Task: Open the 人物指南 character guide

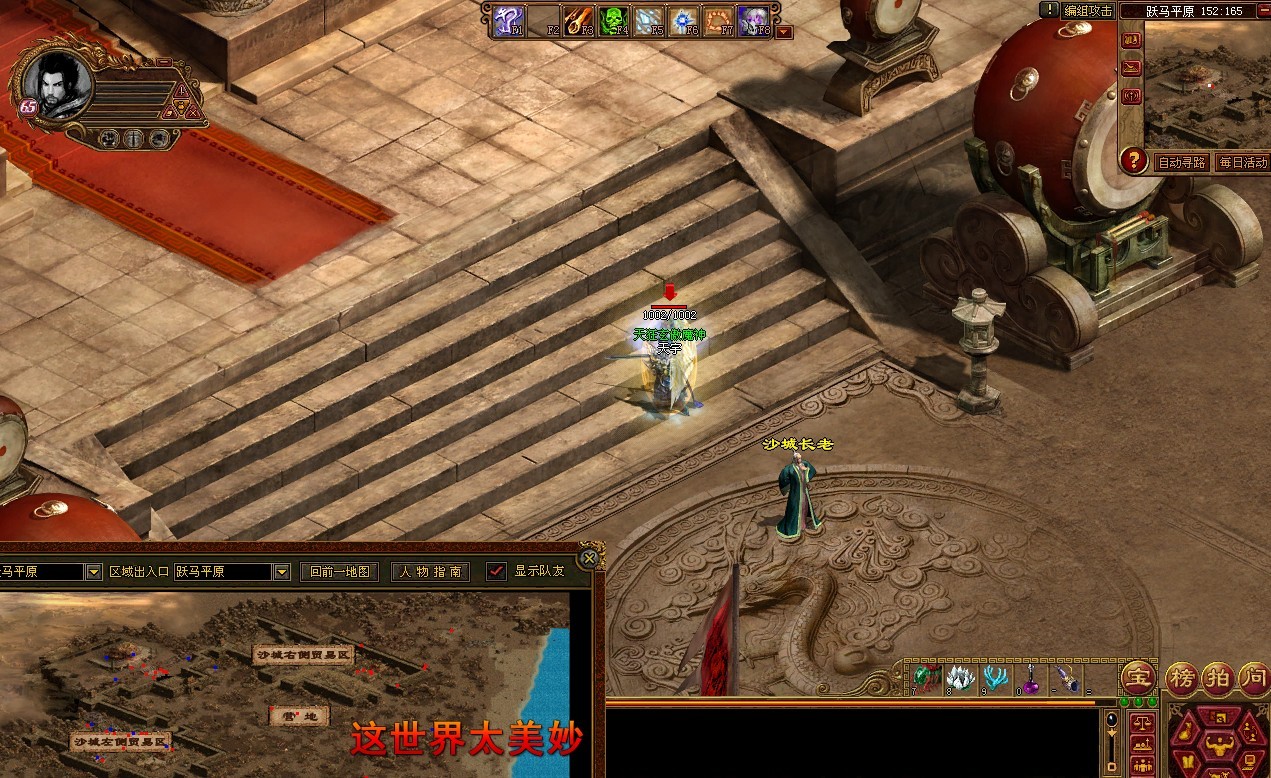Action: pyautogui.click(x=430, y=572)
